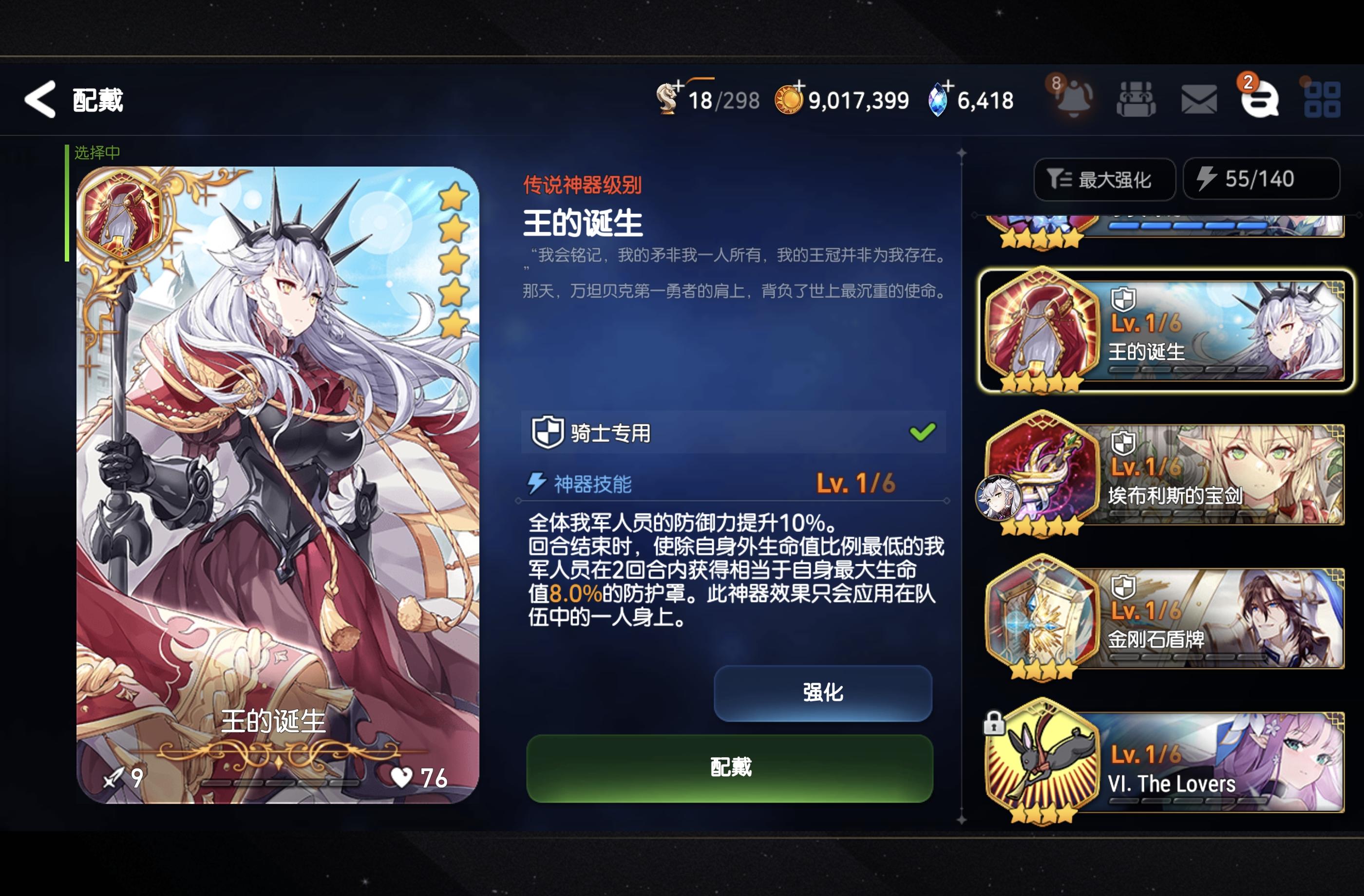Image resolution: width=1364 pixels, height=896 pixels.
Task: Open the inventory bag icon
Action: (x=1137, y=98)
